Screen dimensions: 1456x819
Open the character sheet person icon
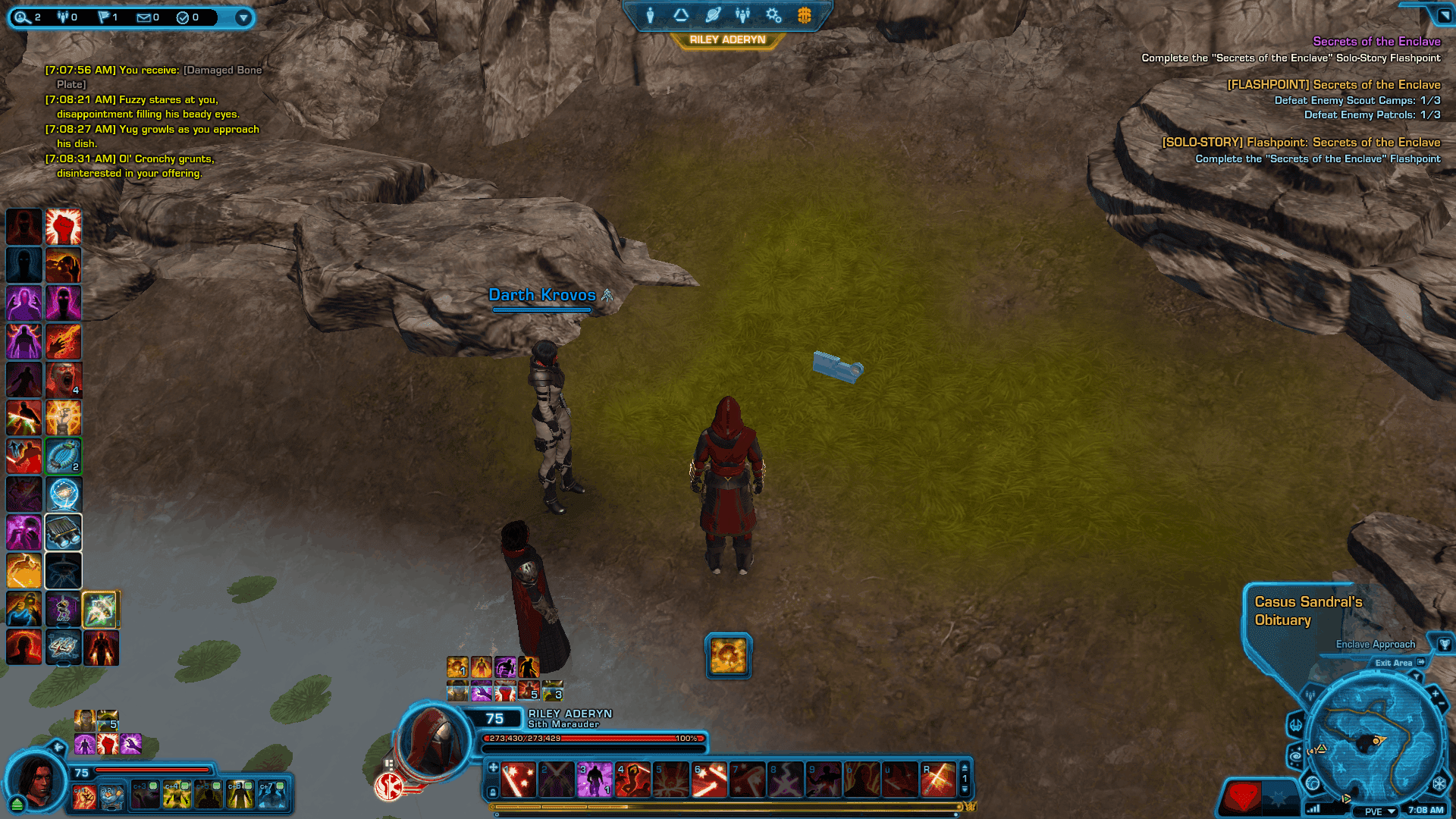coord(650,14)
